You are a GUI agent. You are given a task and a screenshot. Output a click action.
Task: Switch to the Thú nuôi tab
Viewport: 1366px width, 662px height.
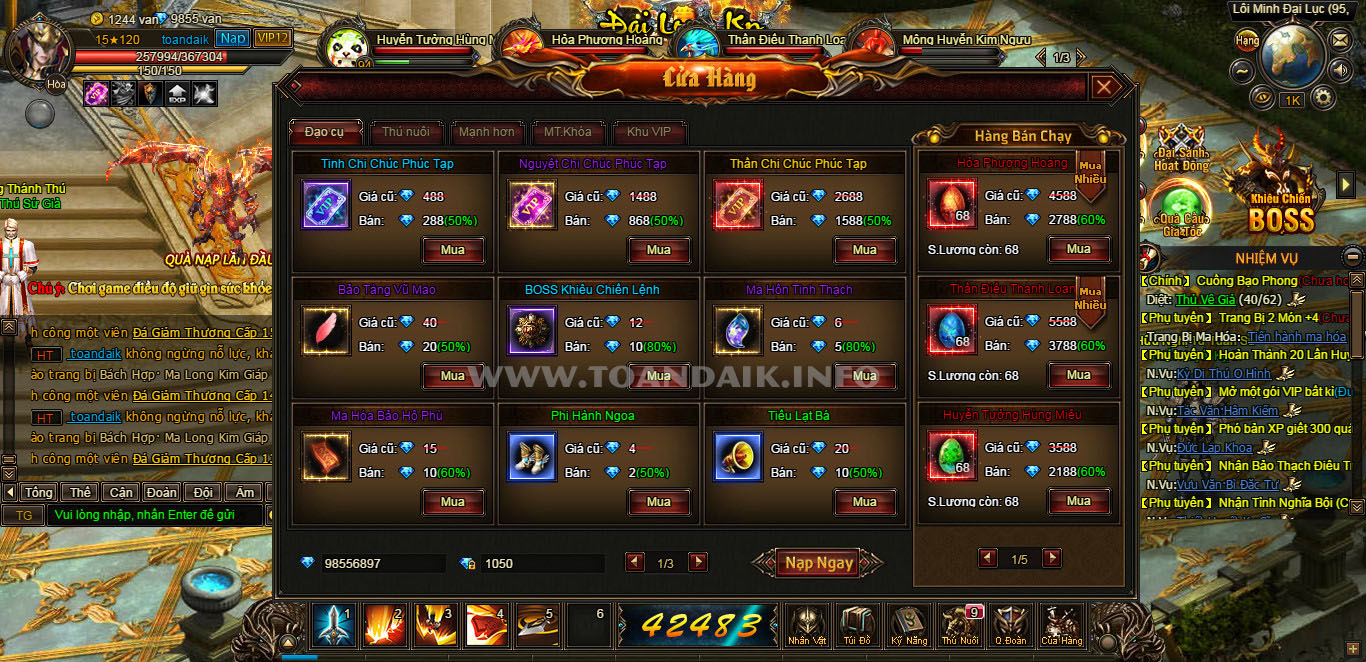(x=406, y=132)
